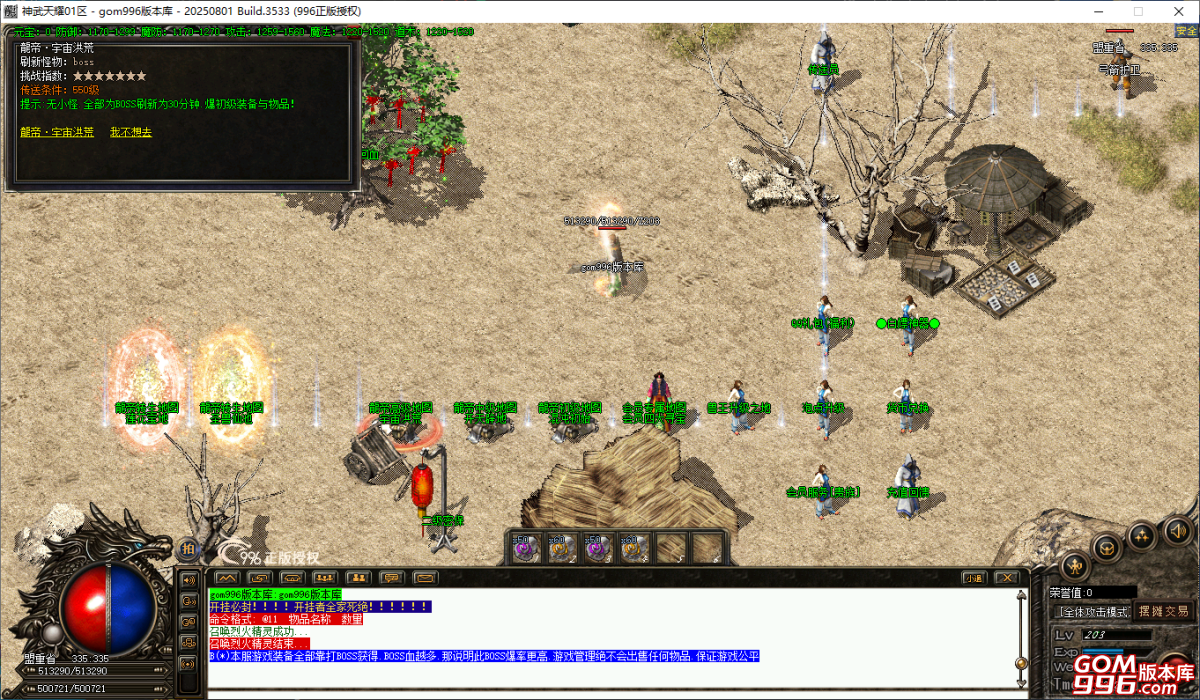Screen dimensions: 1200x700
Task: Toggle the 全体攻击模式 attack mode
Action: (x=1093, y=611)
